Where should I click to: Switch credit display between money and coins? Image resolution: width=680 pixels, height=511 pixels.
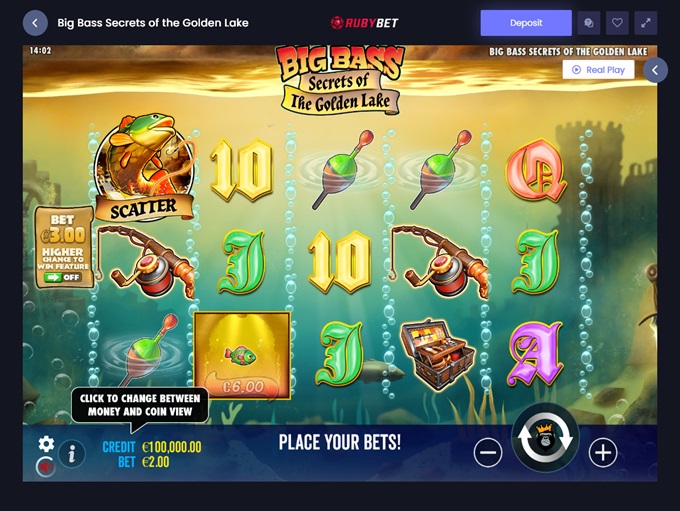pos(152,447)
